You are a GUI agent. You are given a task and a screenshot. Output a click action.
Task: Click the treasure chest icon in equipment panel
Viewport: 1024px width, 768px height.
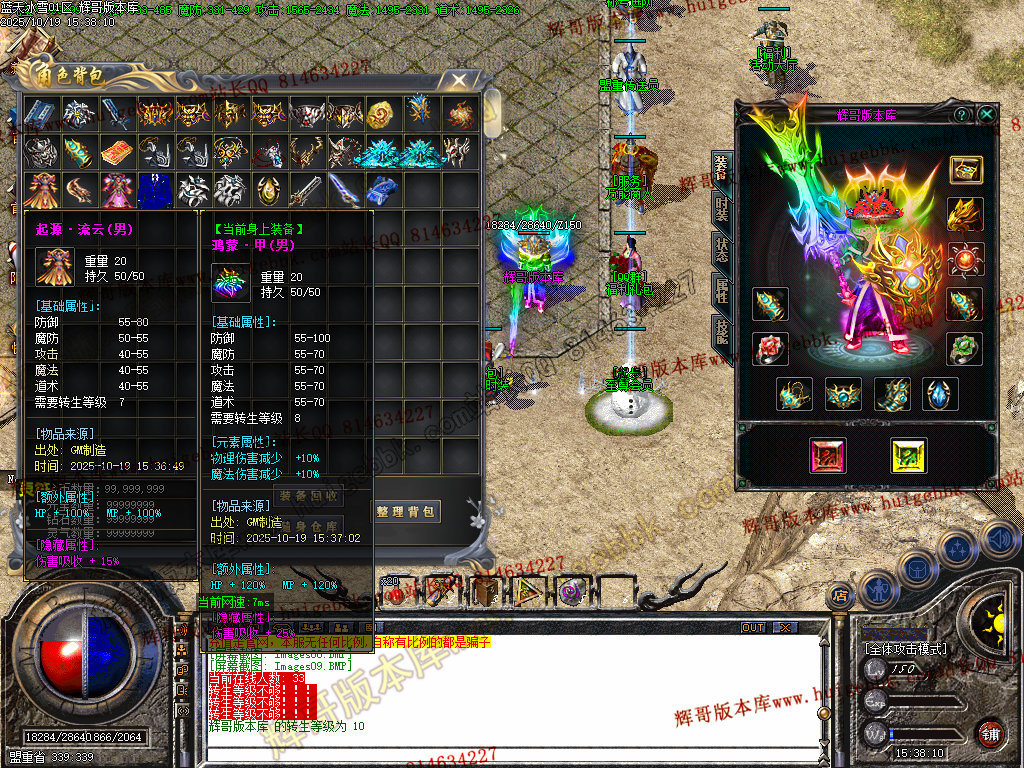pyautogui.click(x=965, y=170)
